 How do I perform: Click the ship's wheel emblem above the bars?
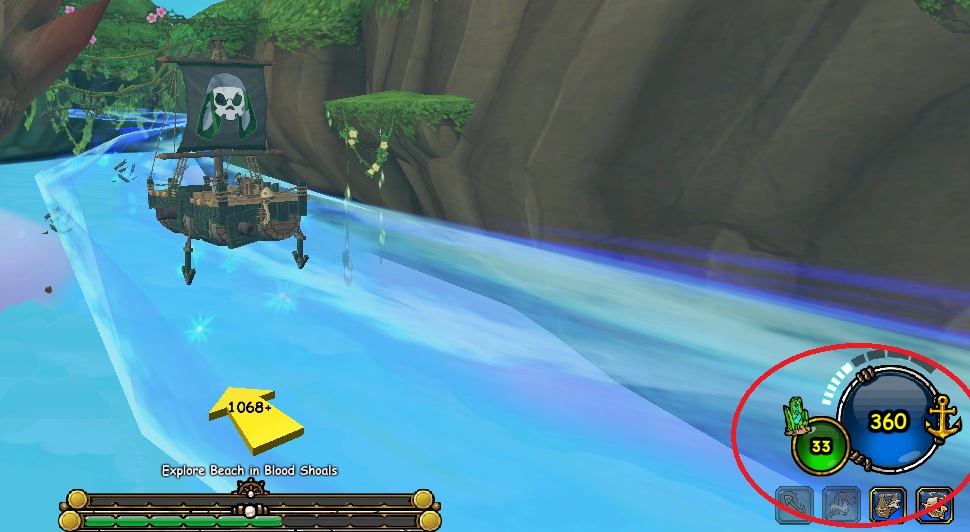[x=250, y=490]
